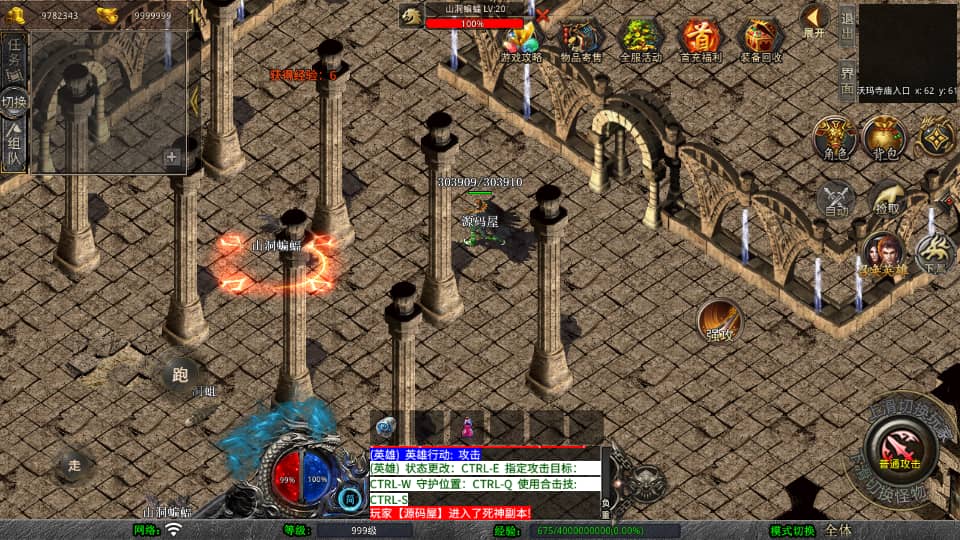Screen dimensions: 960x540
Task: Open the 角色 character sheet
Action: [836, 138]
